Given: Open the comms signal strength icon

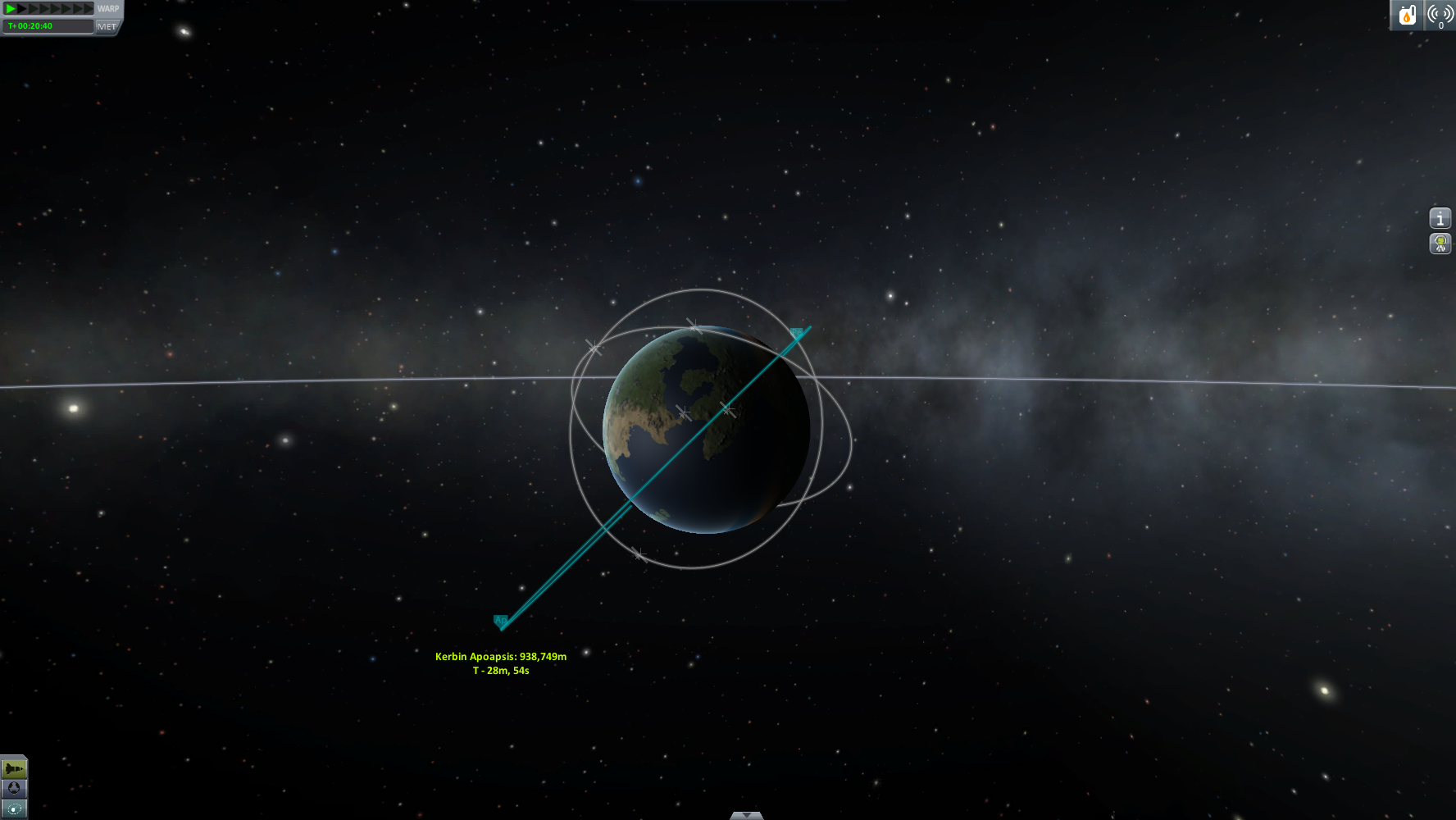Looking at the screenshot, I should 1440,15.
